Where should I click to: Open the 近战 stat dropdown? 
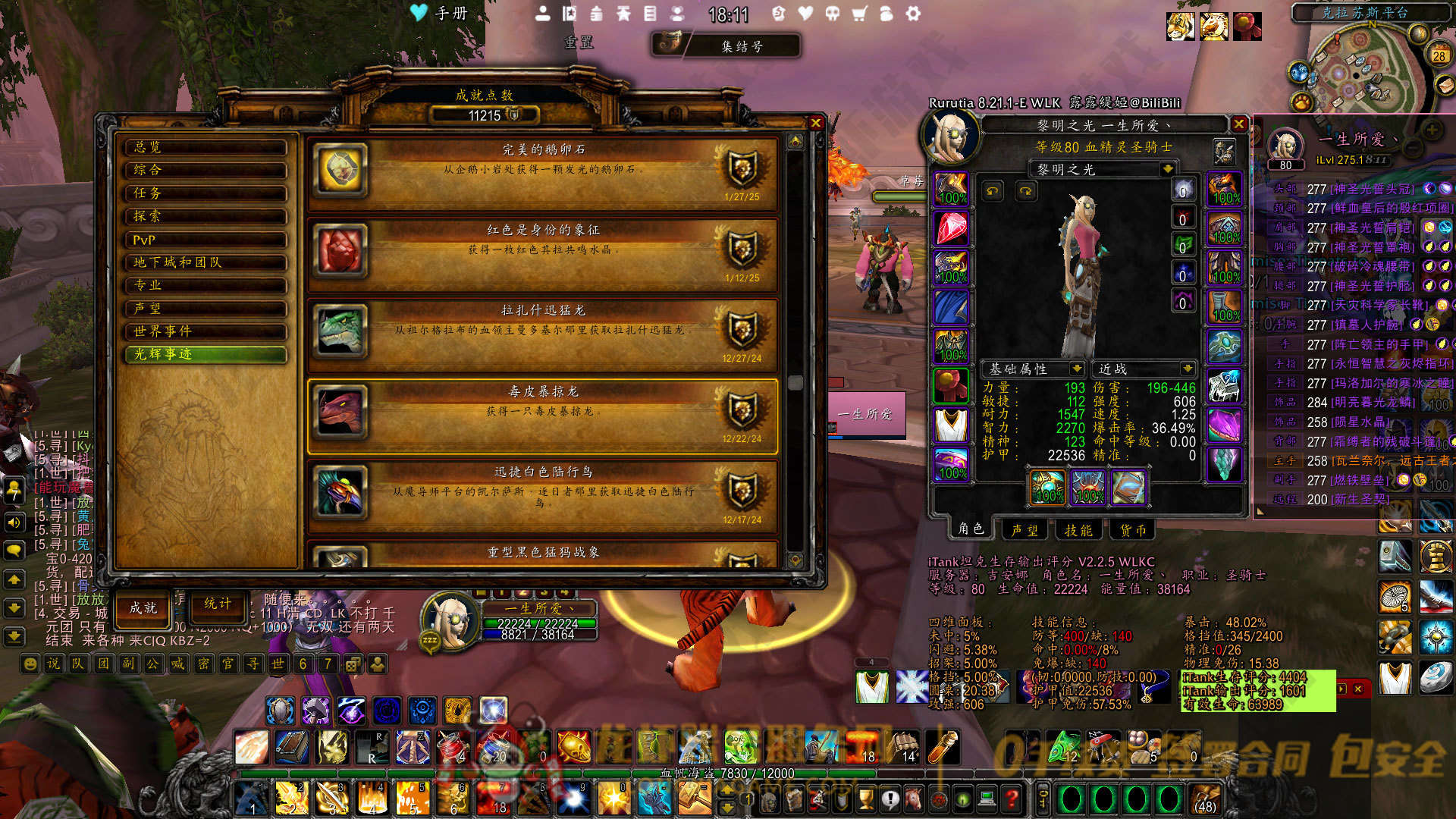click(1187, 369)
